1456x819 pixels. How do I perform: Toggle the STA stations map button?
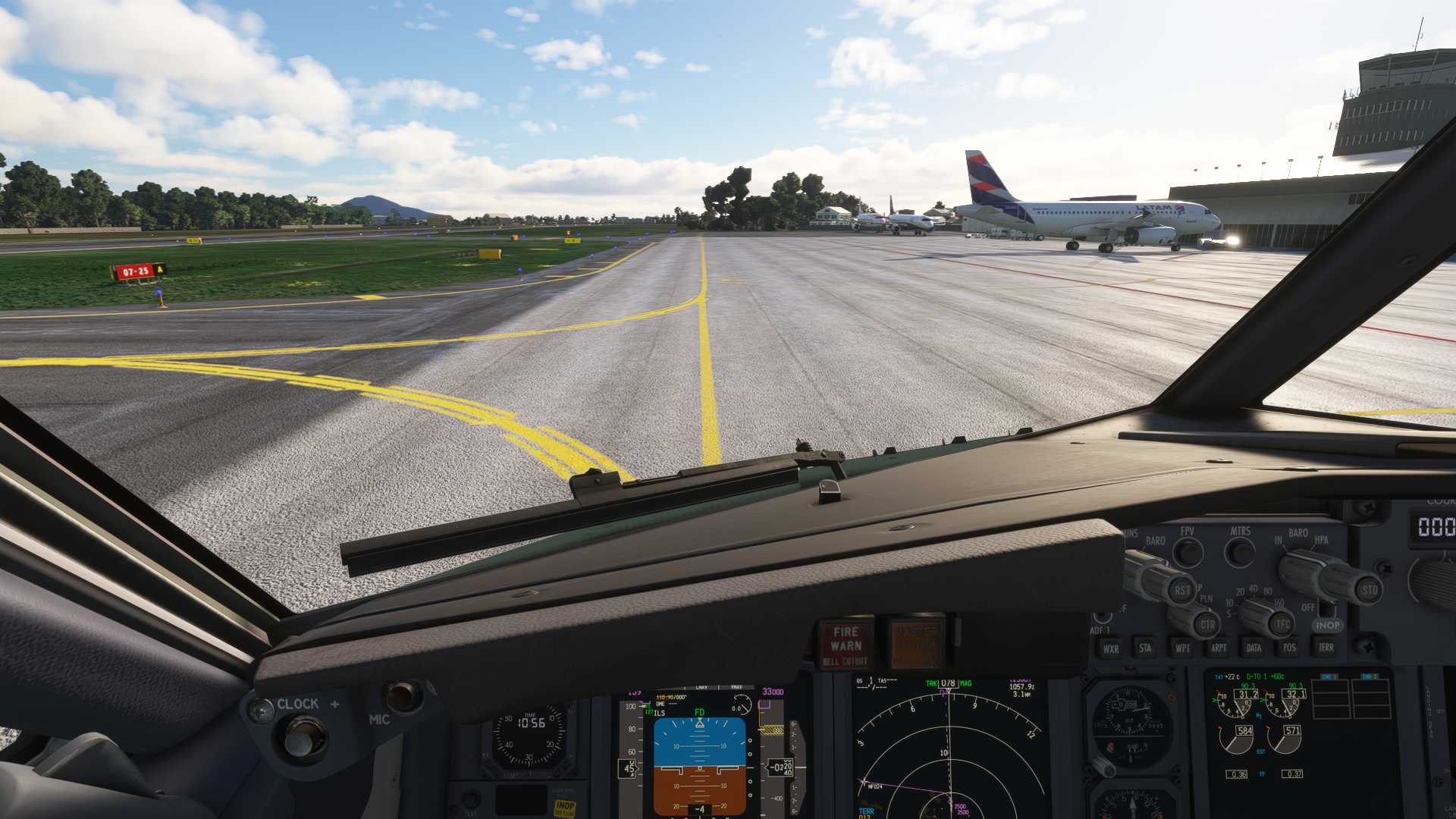(x=1145, y=648)
